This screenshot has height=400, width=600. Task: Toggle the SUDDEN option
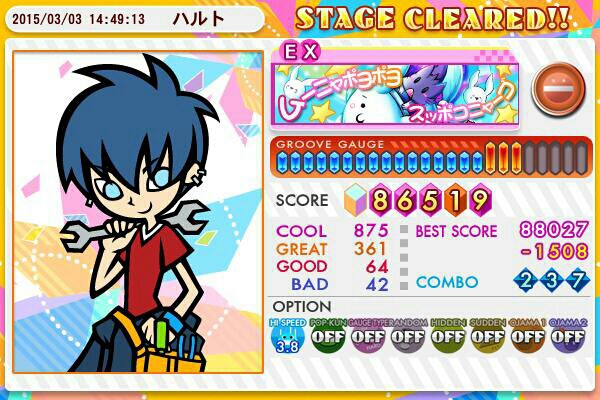point(487,337)
